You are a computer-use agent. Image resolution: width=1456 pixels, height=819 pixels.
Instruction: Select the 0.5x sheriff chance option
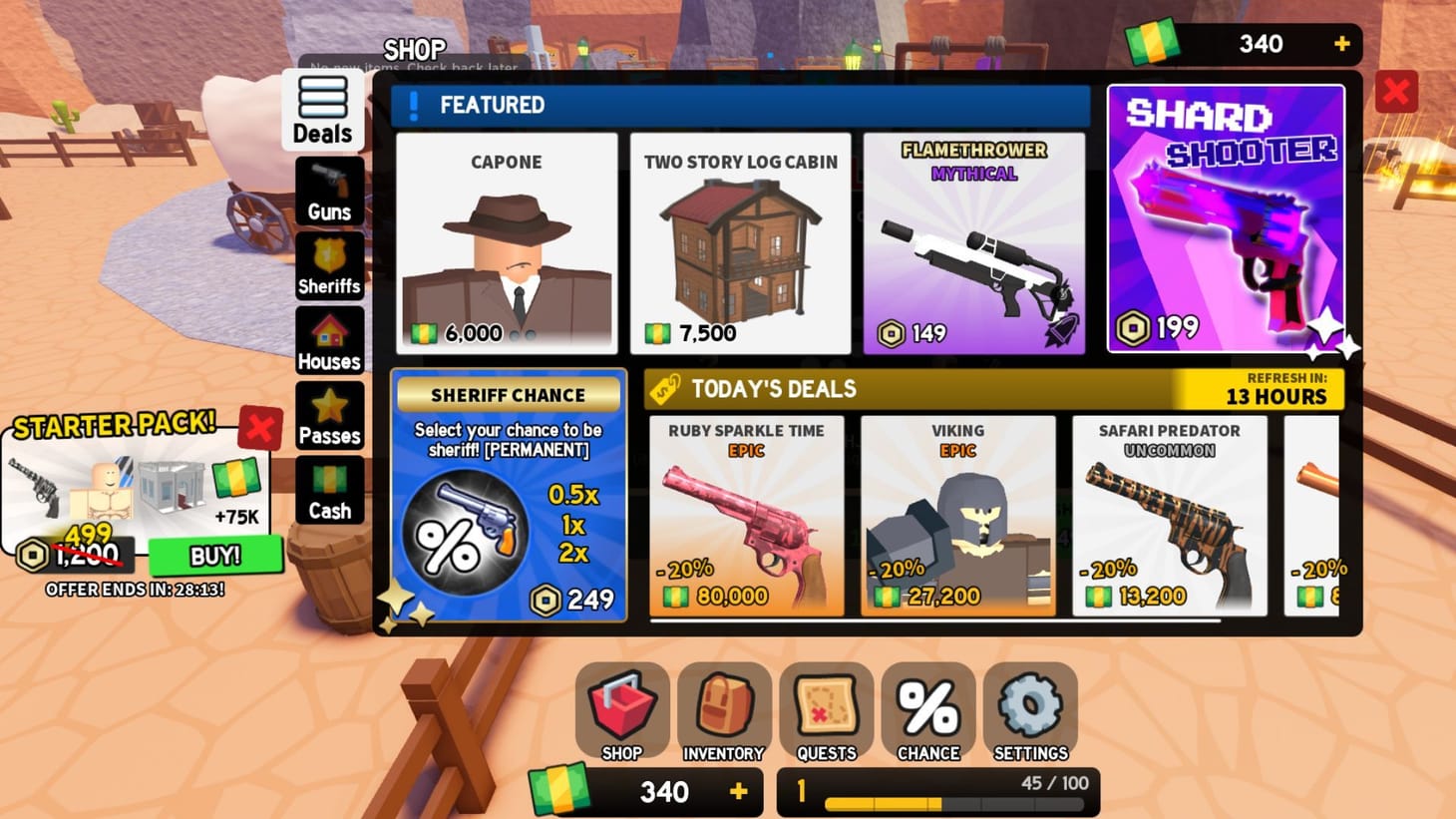coord(574,492)
